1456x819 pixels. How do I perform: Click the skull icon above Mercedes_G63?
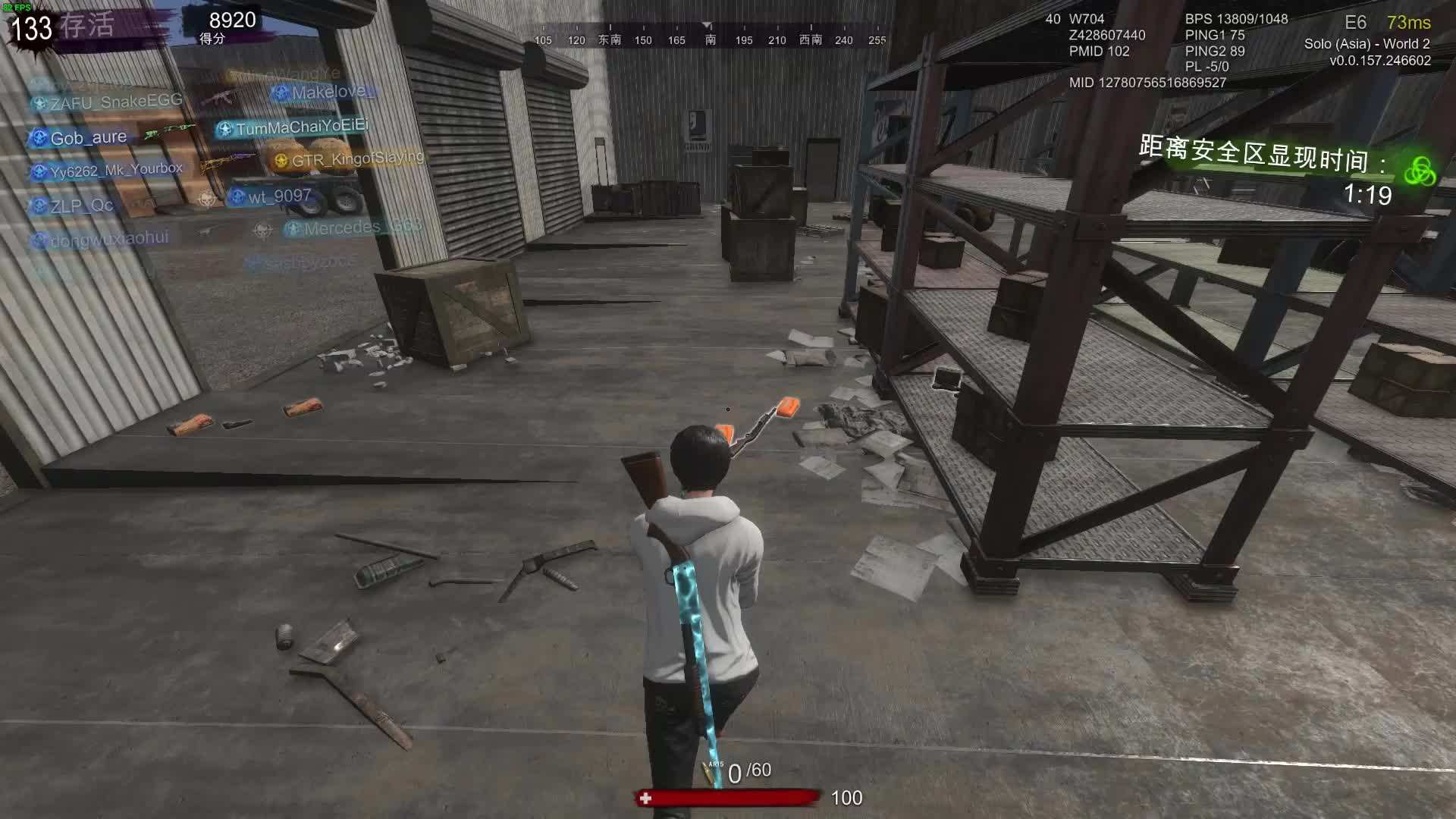(x=262, y=229)
